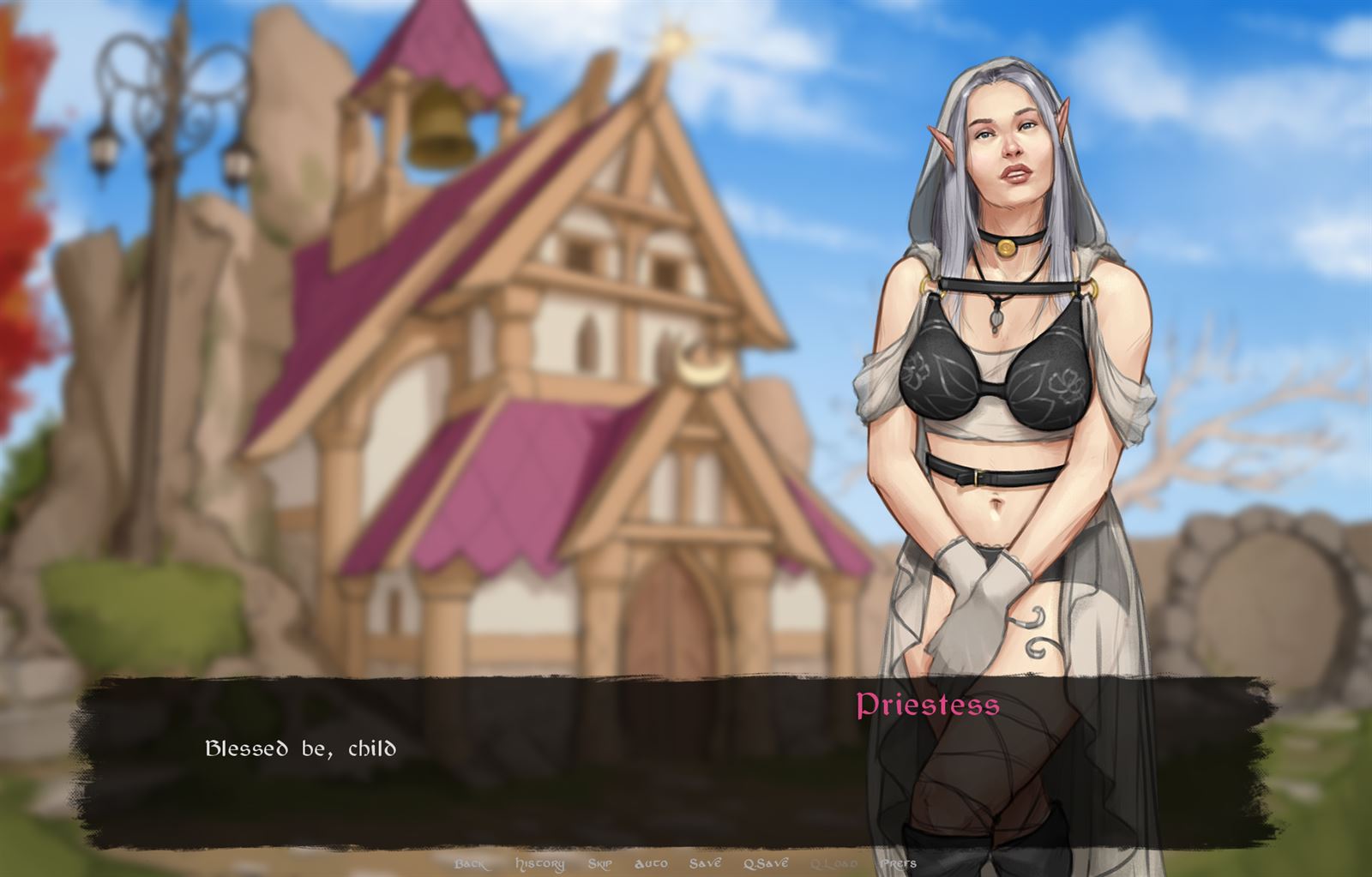Open the dialogue History log
The image size is (1372, 877).
coord(539,863)
